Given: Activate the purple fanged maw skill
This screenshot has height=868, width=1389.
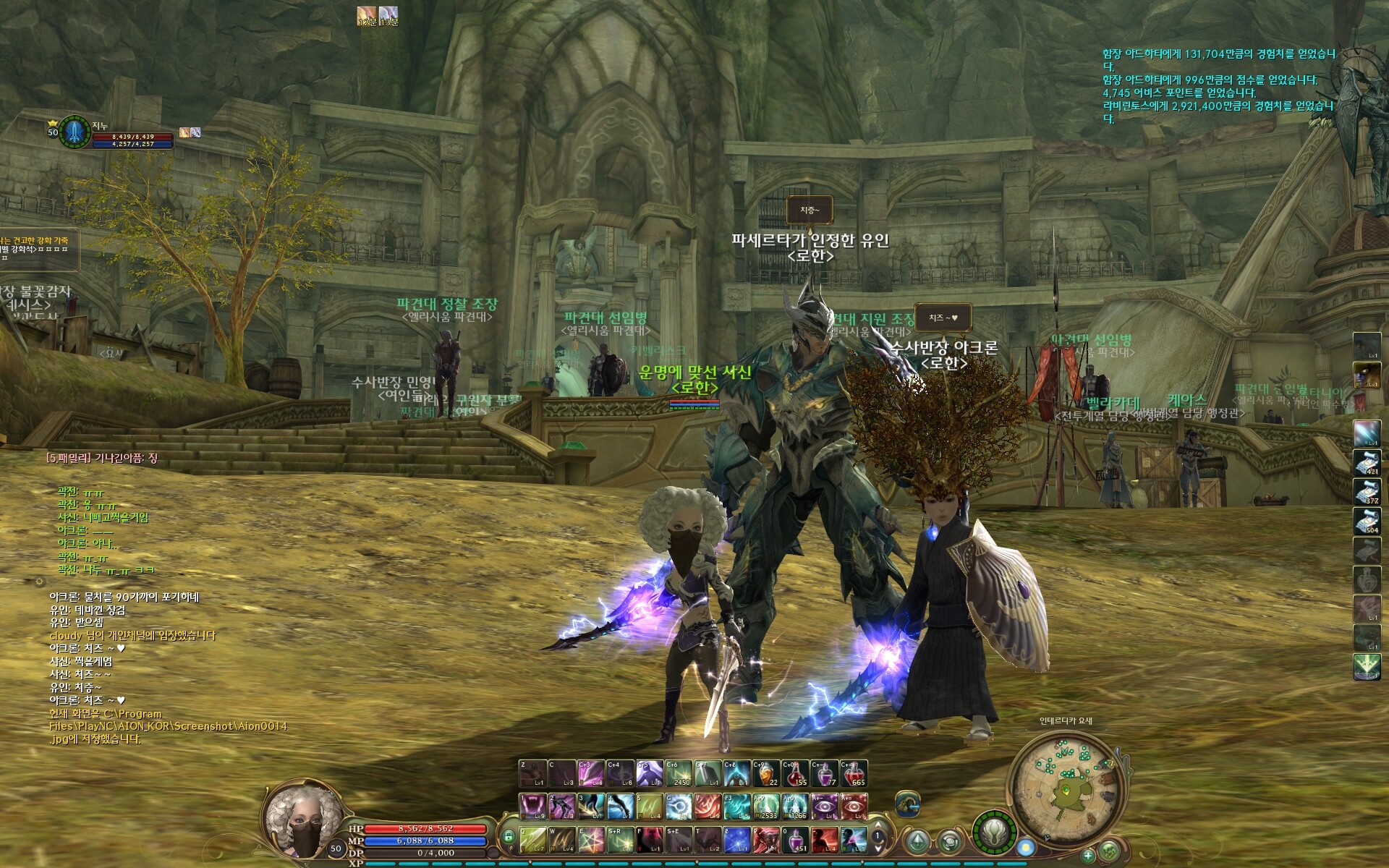Looking at the screenshot, I should [x=532, y=807].
